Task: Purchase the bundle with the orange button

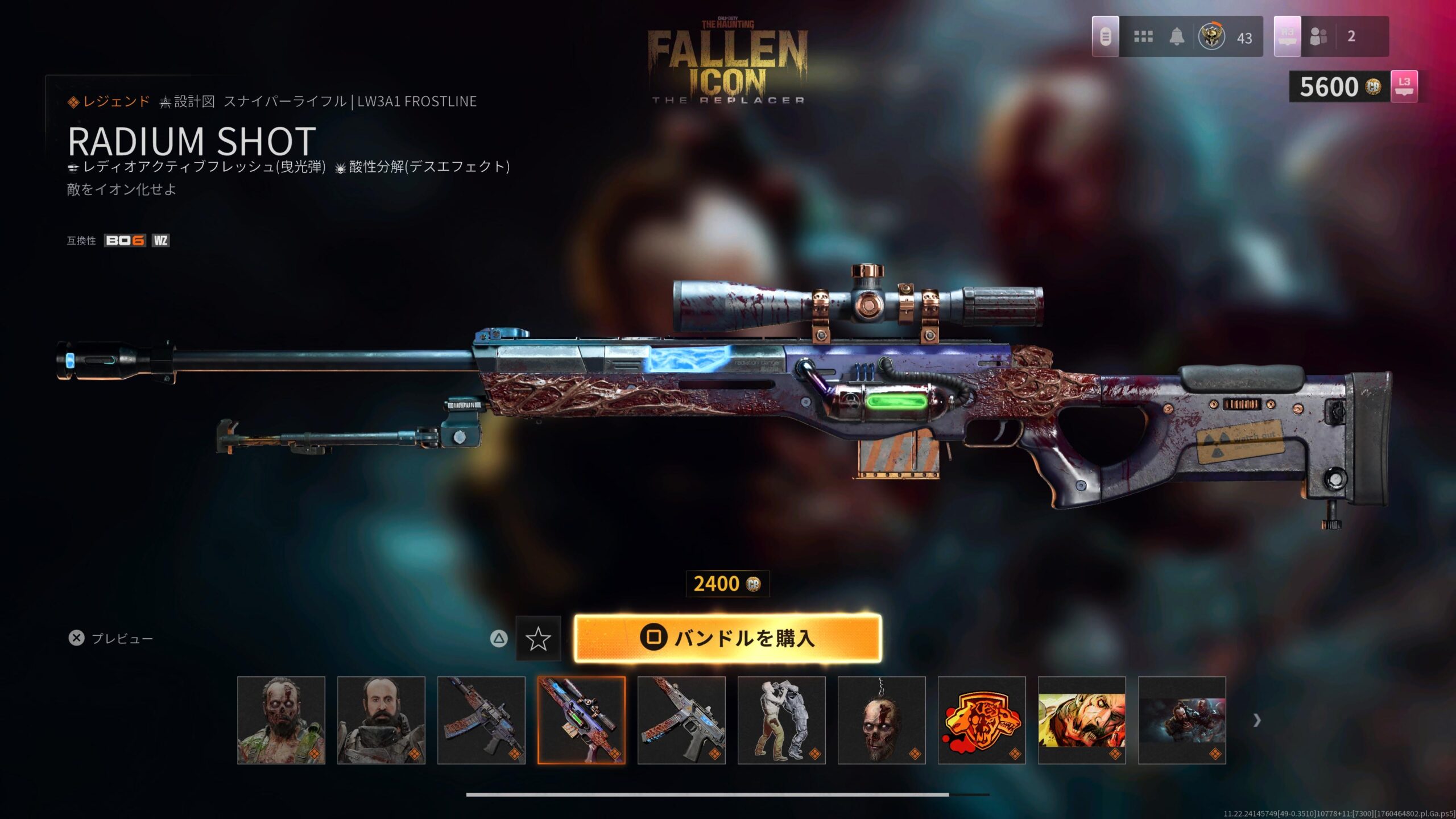Action: click(727, 638)
